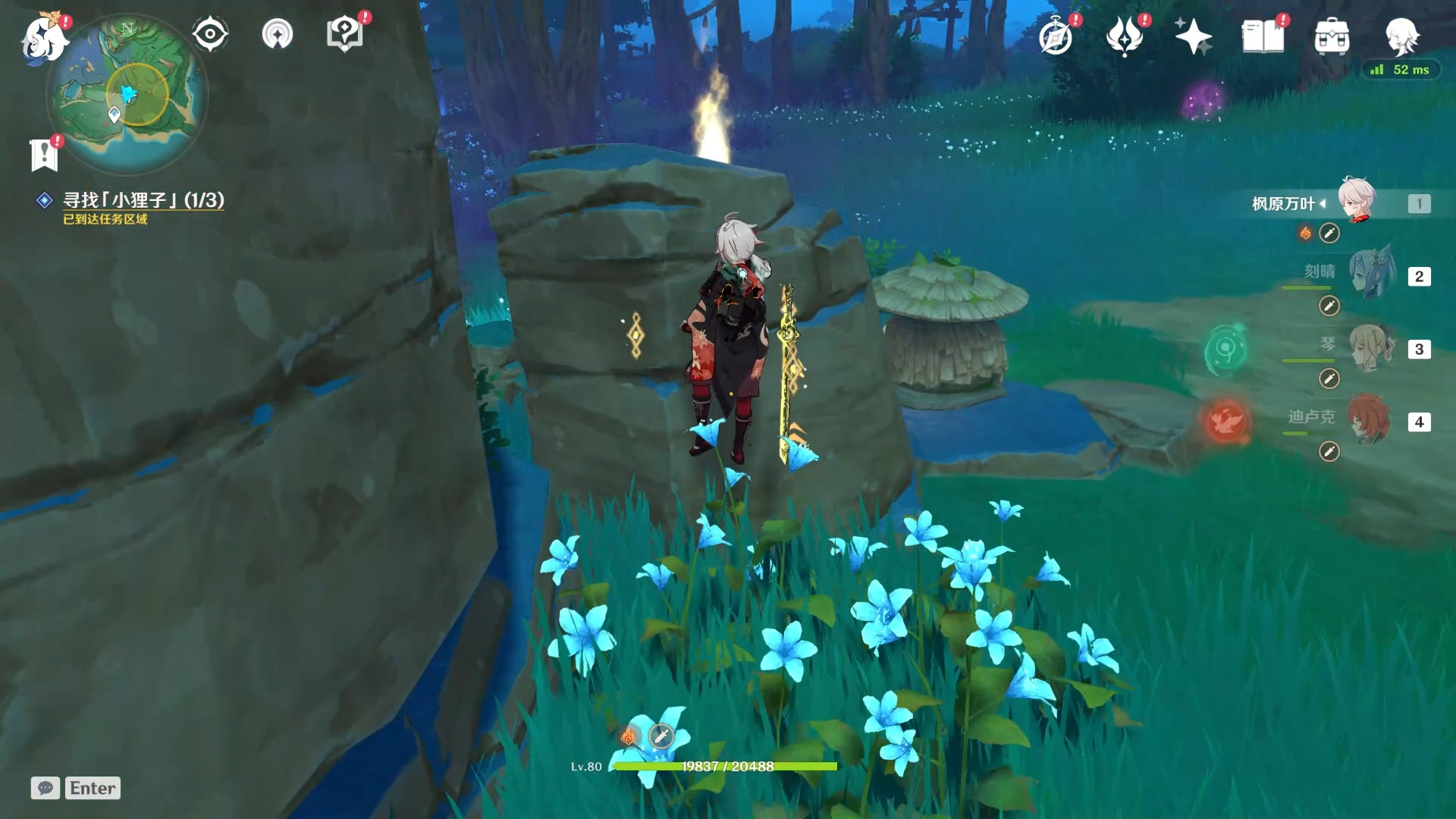Select active character 枫原万叶

tap(1356, 200)
